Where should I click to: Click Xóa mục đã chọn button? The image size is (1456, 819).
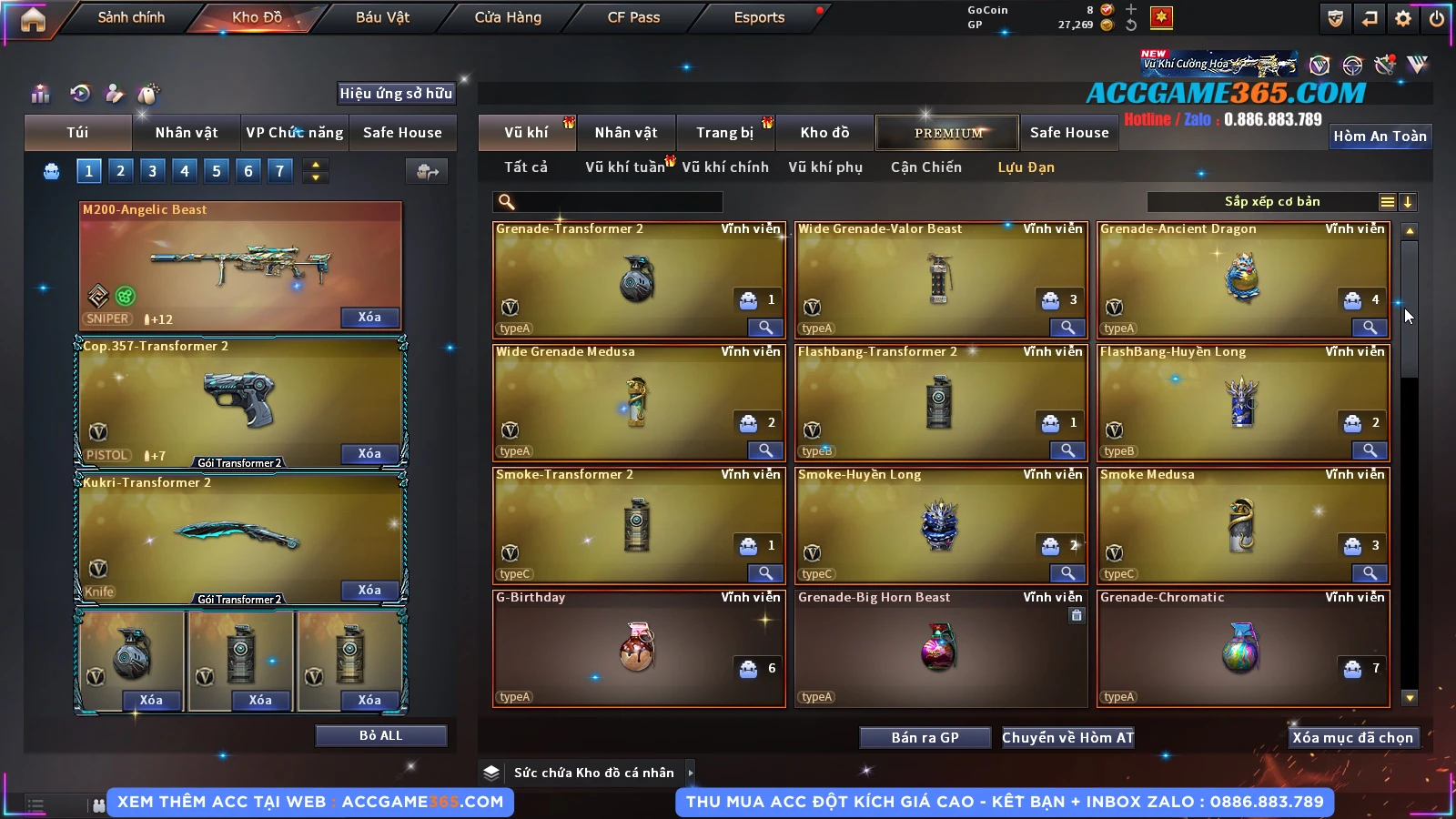[x=1352, y=737]
